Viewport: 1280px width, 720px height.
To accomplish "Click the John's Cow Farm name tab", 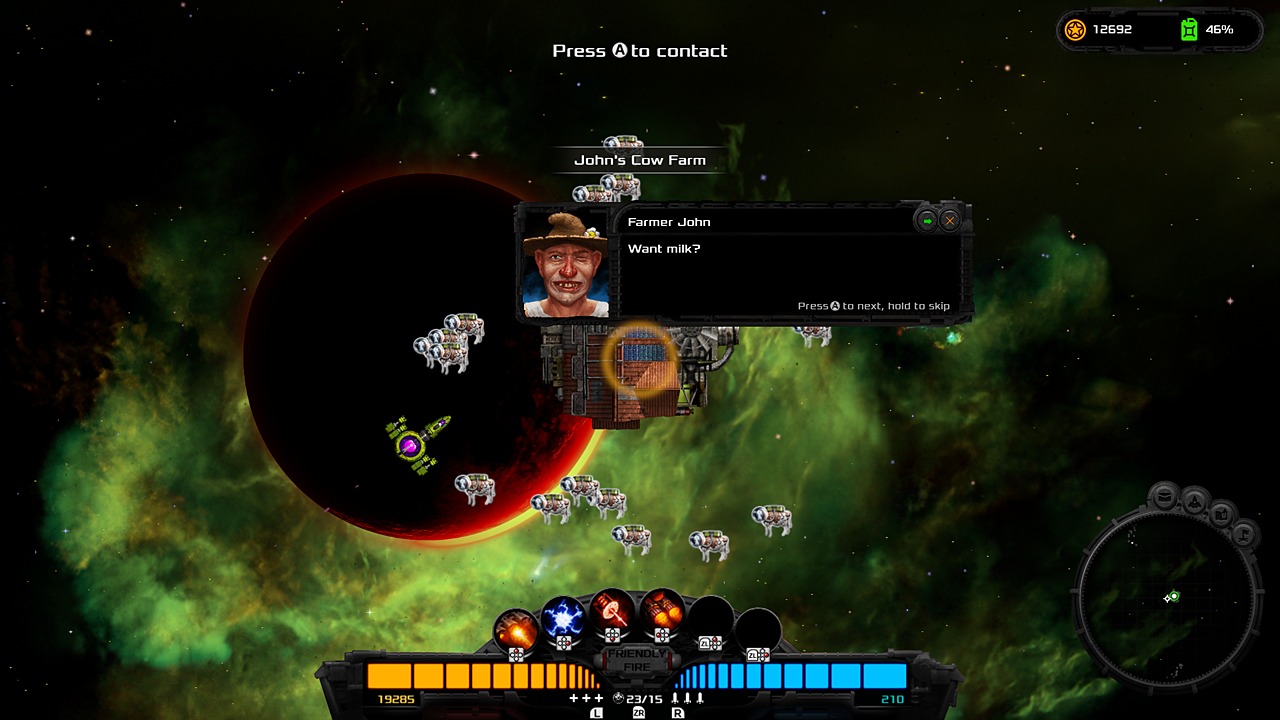I will pos(638,159).
